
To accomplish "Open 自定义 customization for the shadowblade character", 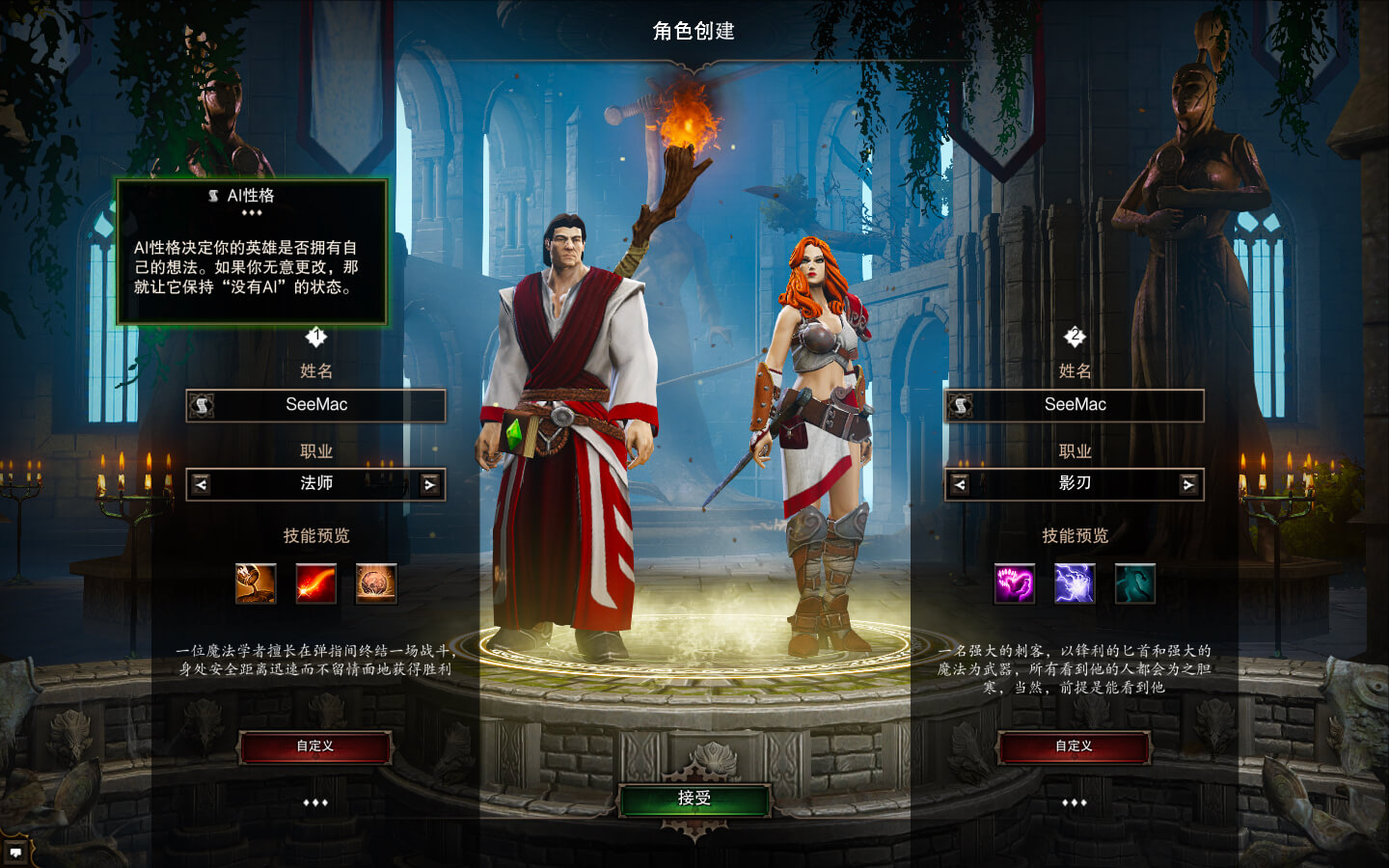I will [1074, 746].
